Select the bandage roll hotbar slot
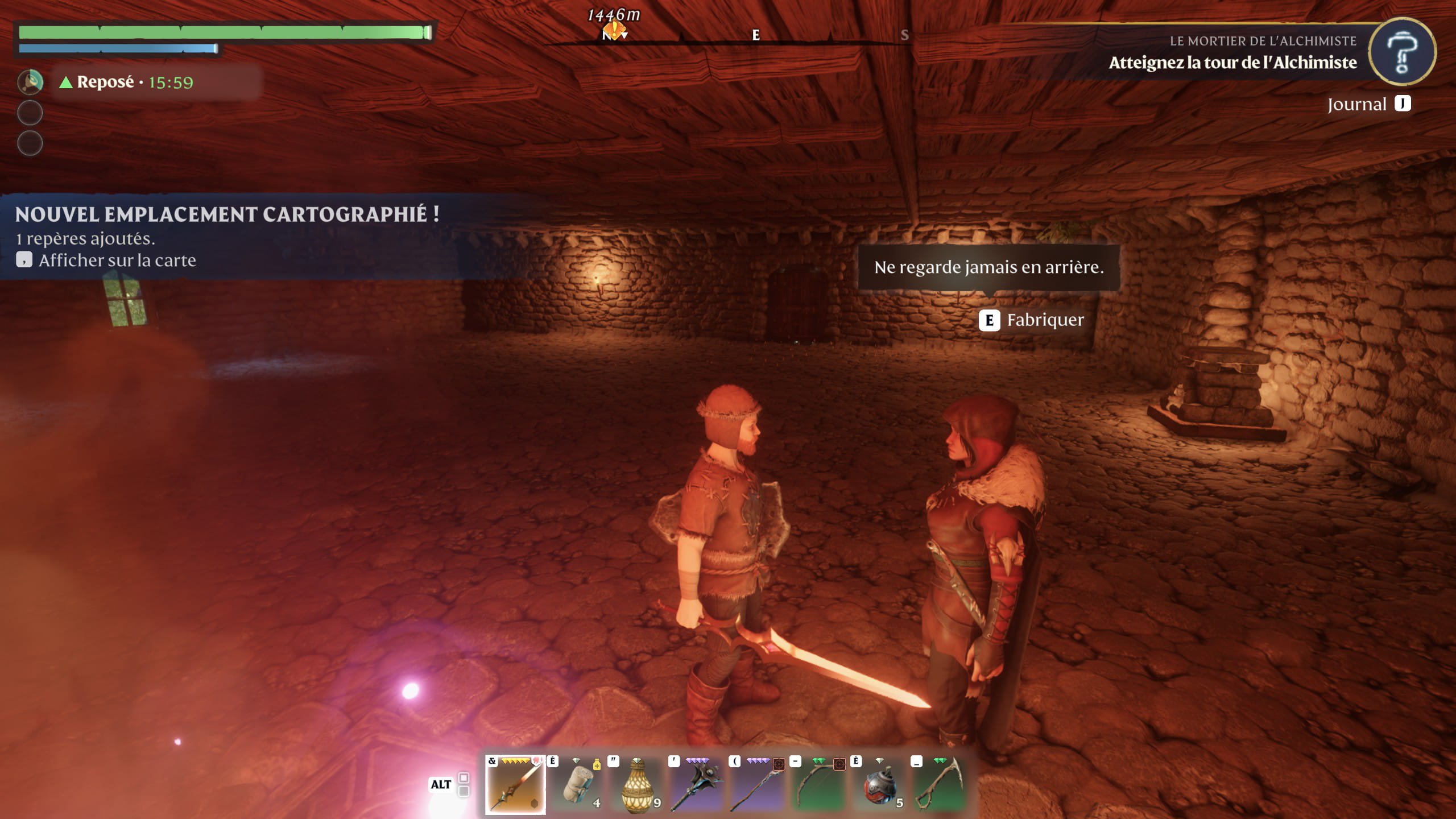1456x819 pixels. [x=577, y=785]
